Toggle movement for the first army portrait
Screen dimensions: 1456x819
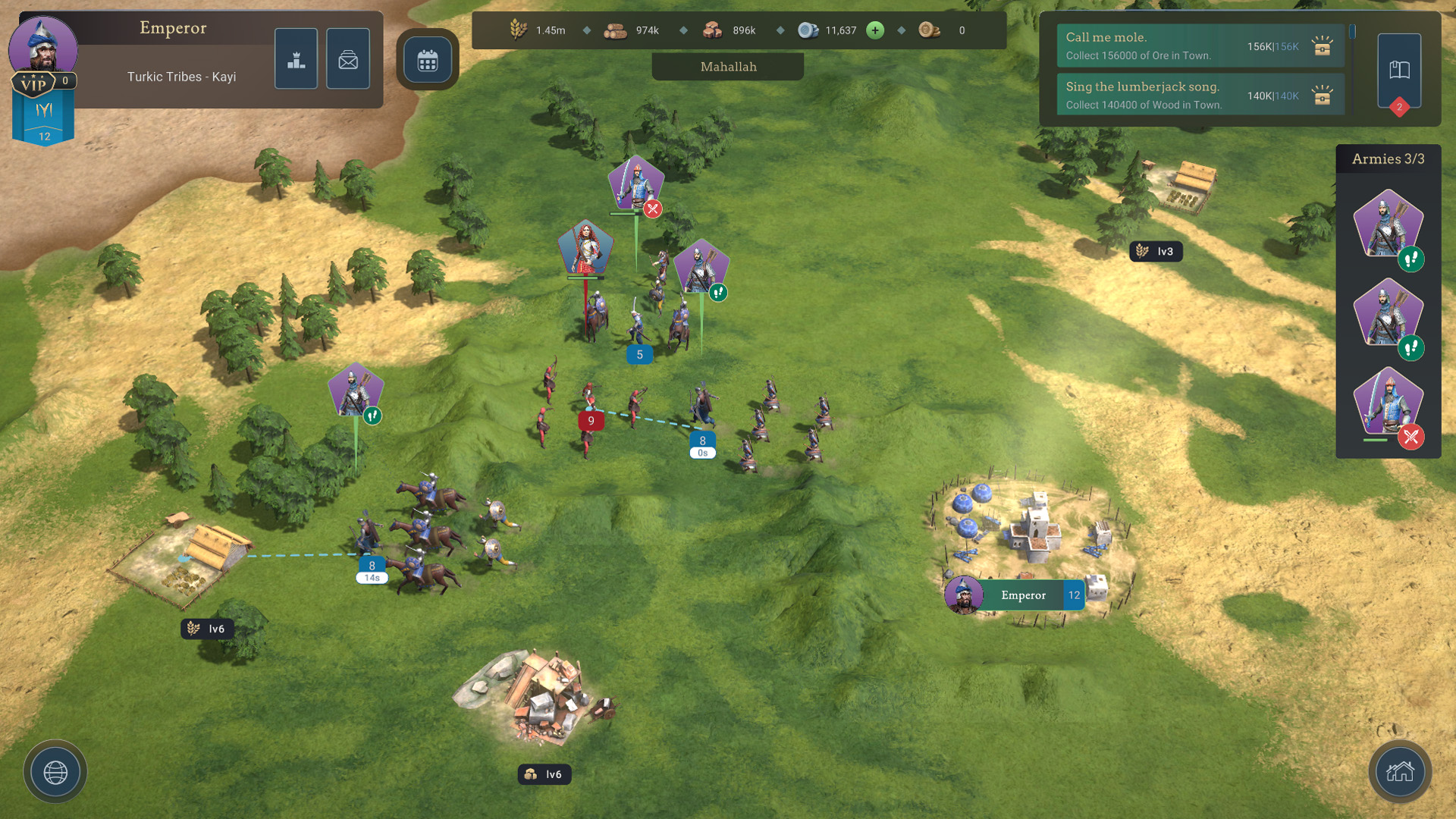[1410, 259]
